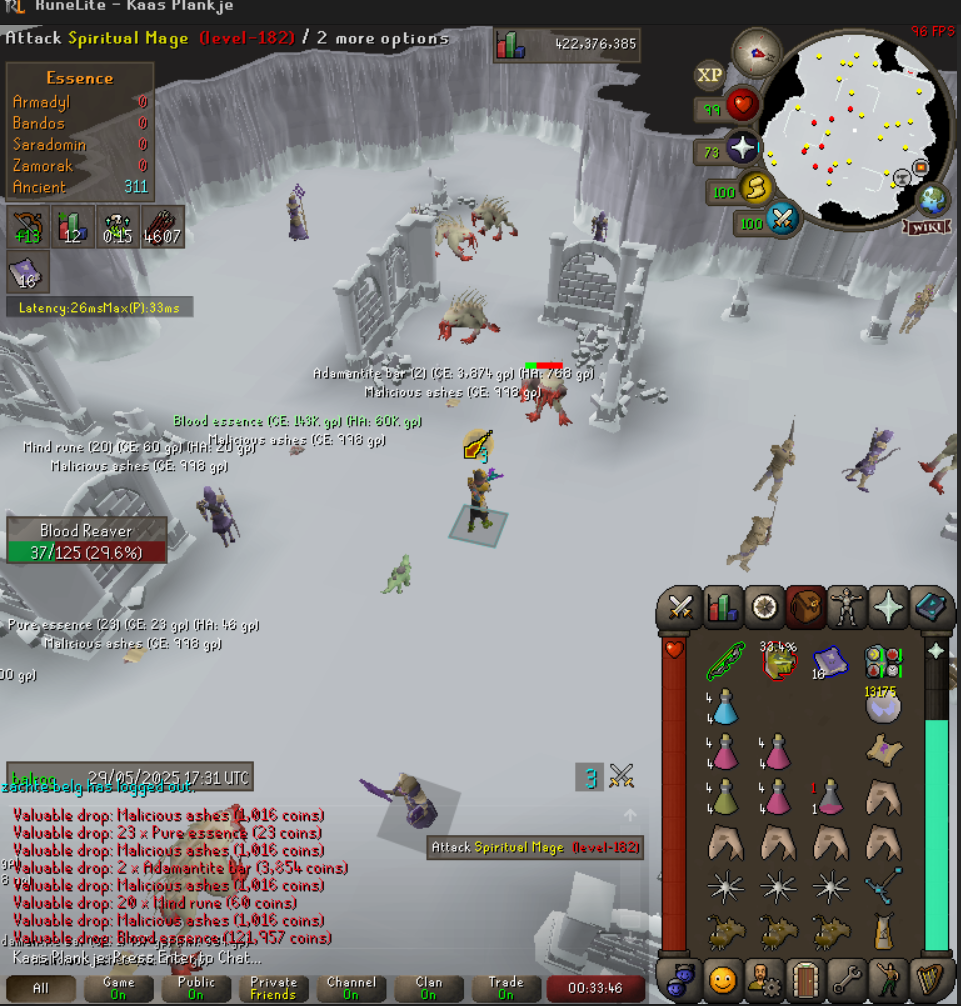Open the Worn Equipment tab
Viewport: 961px width, 1006px height.
point(848,607)
